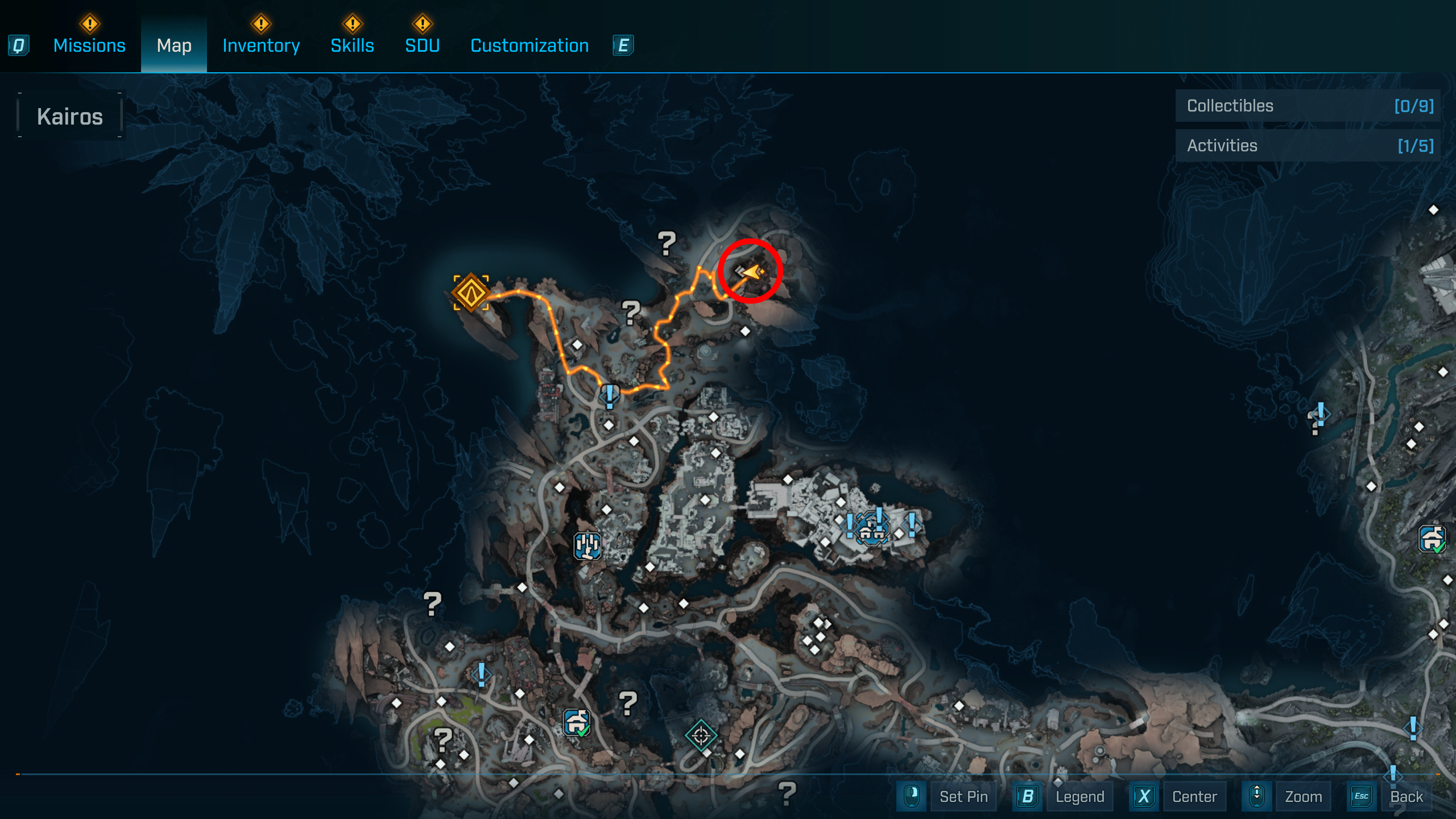Center the map on player
The height and width of the screenshot is (819, 1456).
(1194, 796)
